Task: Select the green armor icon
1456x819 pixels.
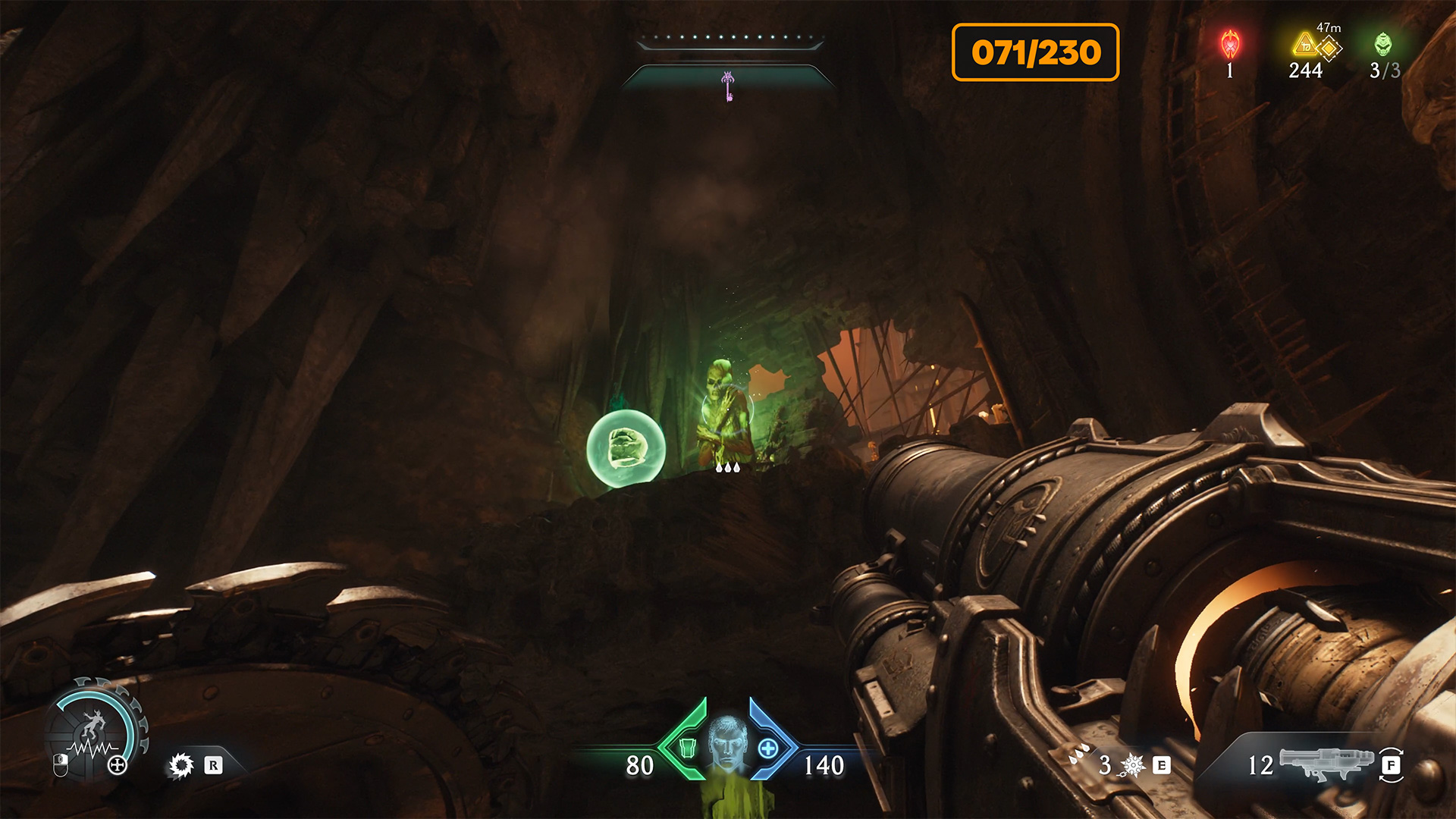Action: point(687,748)
